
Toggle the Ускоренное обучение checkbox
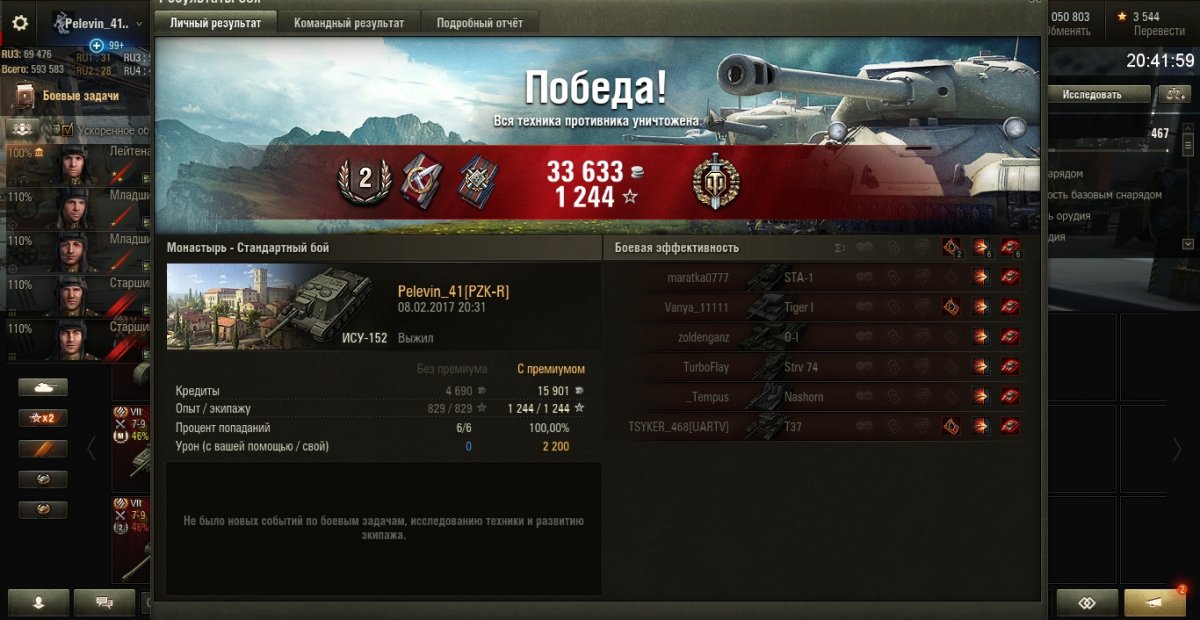68,130
